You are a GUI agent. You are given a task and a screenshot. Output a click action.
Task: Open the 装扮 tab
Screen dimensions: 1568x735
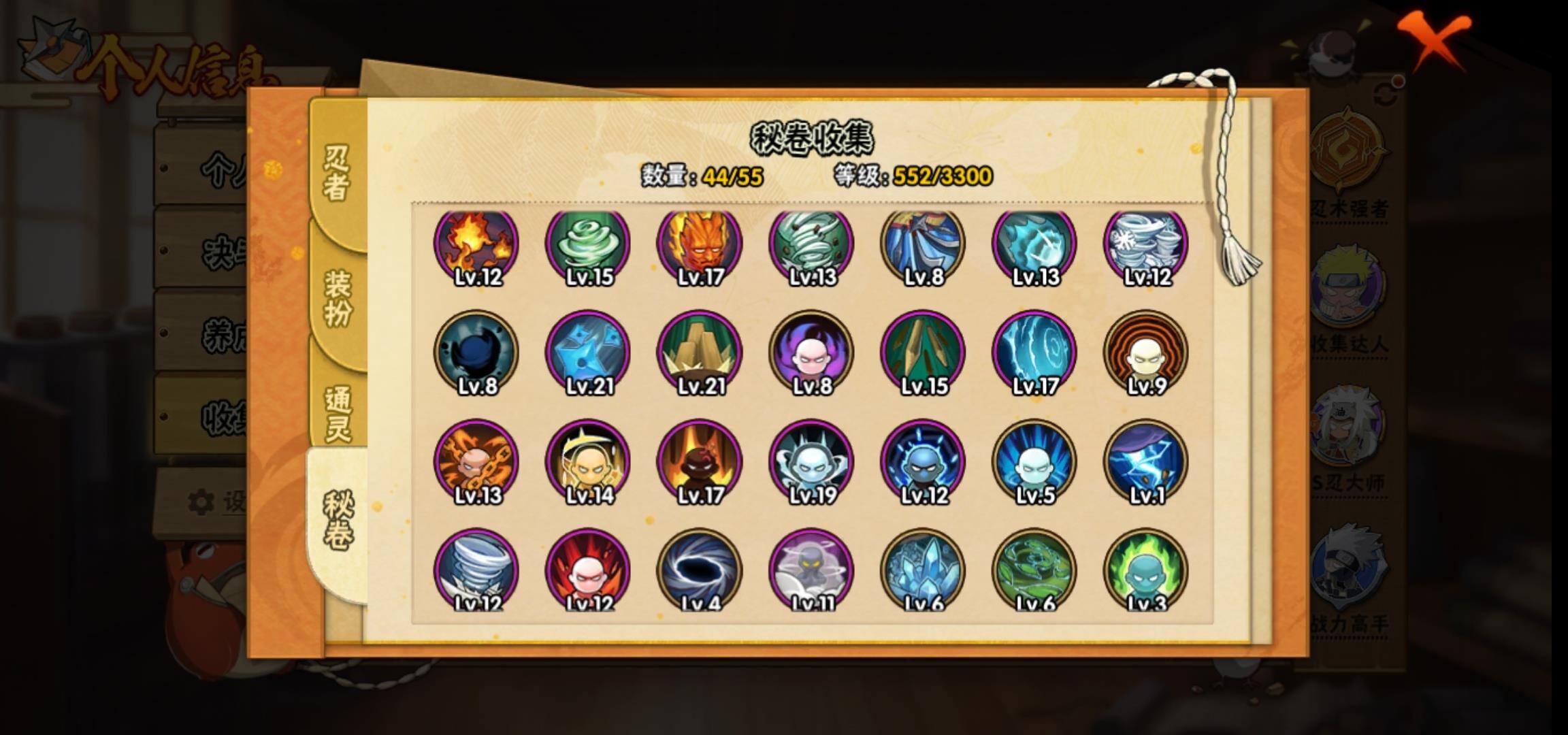click(x=338, y=297)
